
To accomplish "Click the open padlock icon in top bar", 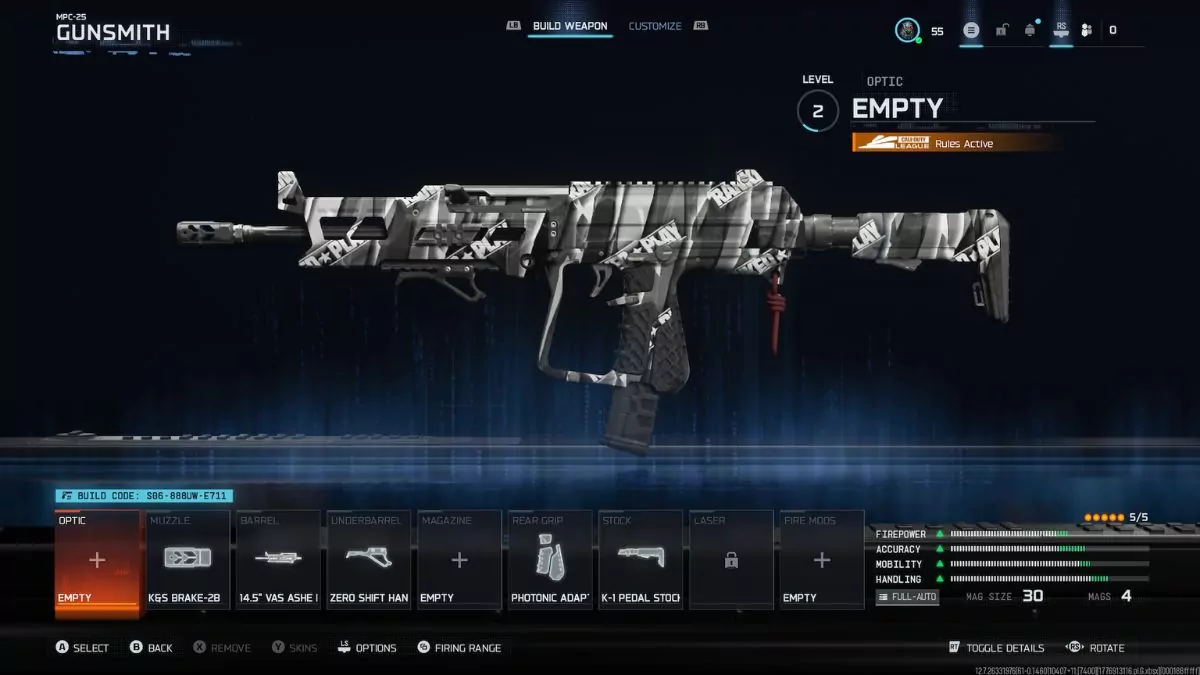I will pos(1001,30).
